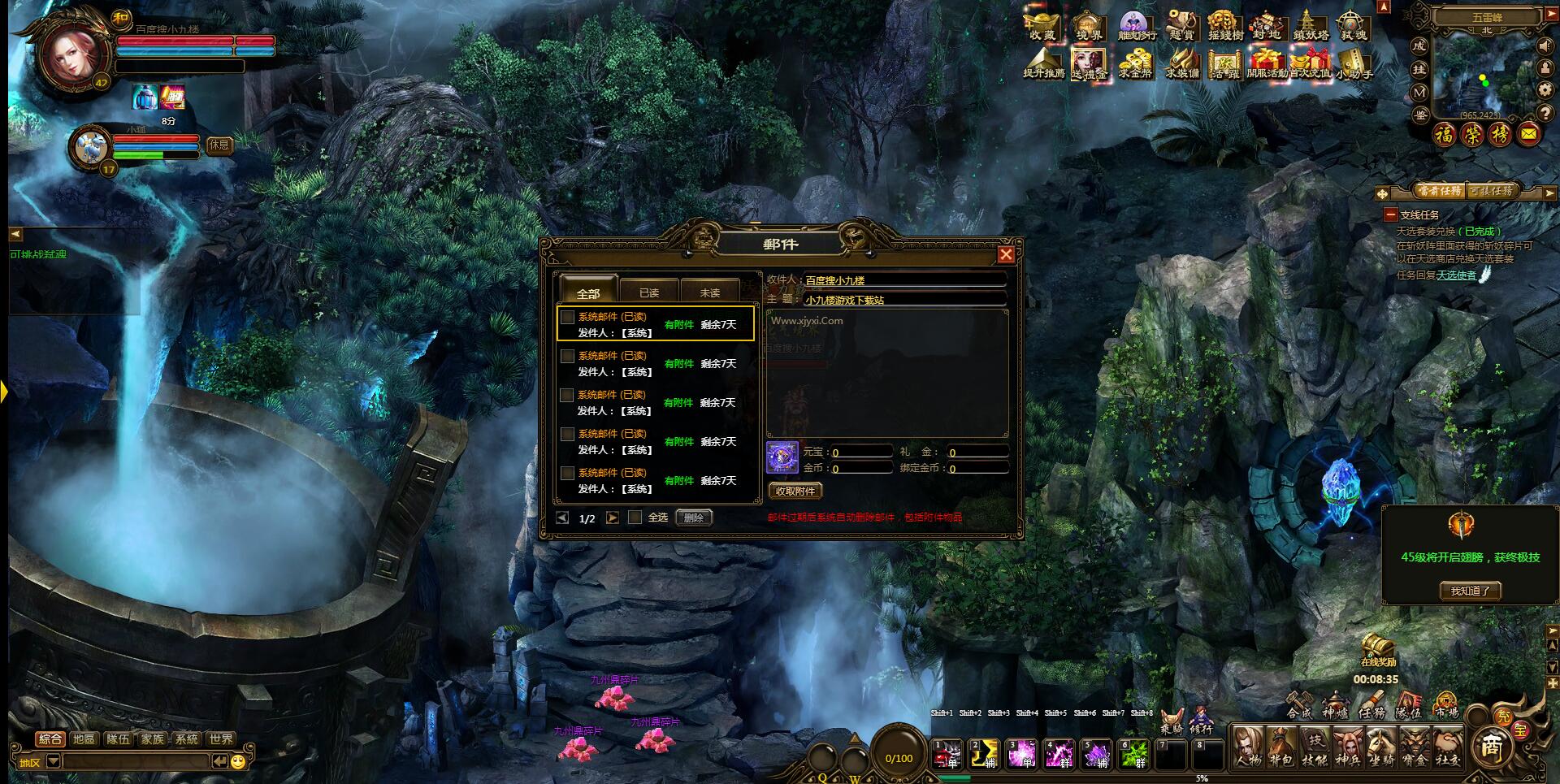
Task: Go to the next mail page arrow
Action: (613, 518)
